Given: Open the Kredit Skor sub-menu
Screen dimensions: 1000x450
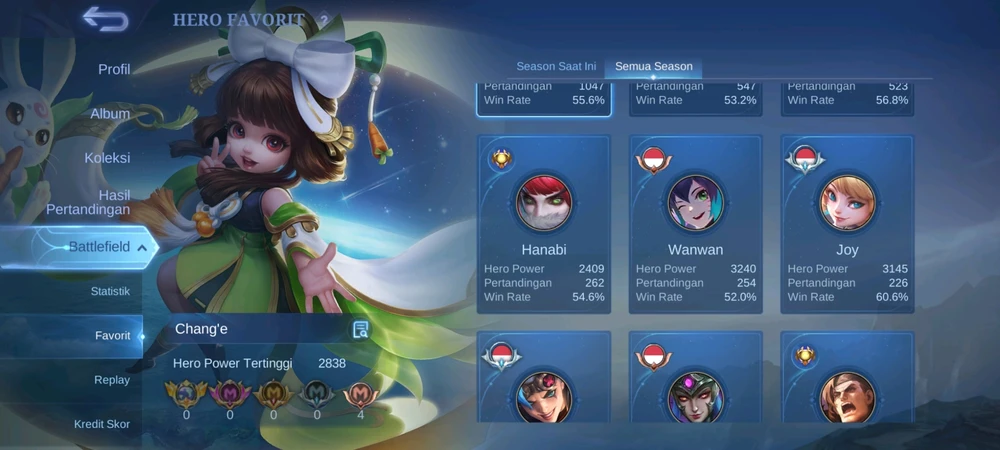Looking at the screenshot, I should pyautogui.click(x=102, y=424).
